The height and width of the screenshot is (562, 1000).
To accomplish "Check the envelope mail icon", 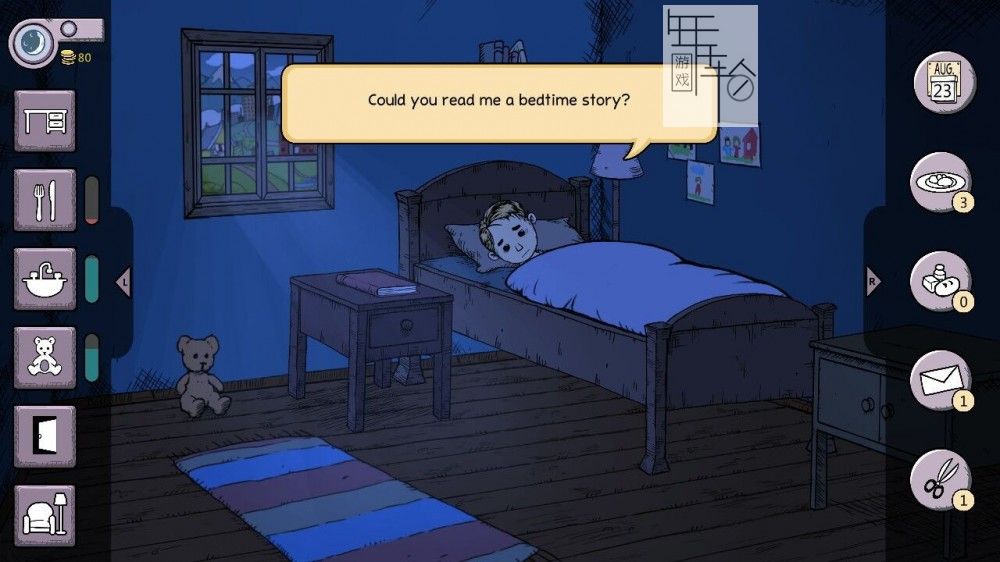I will (940, 381).
